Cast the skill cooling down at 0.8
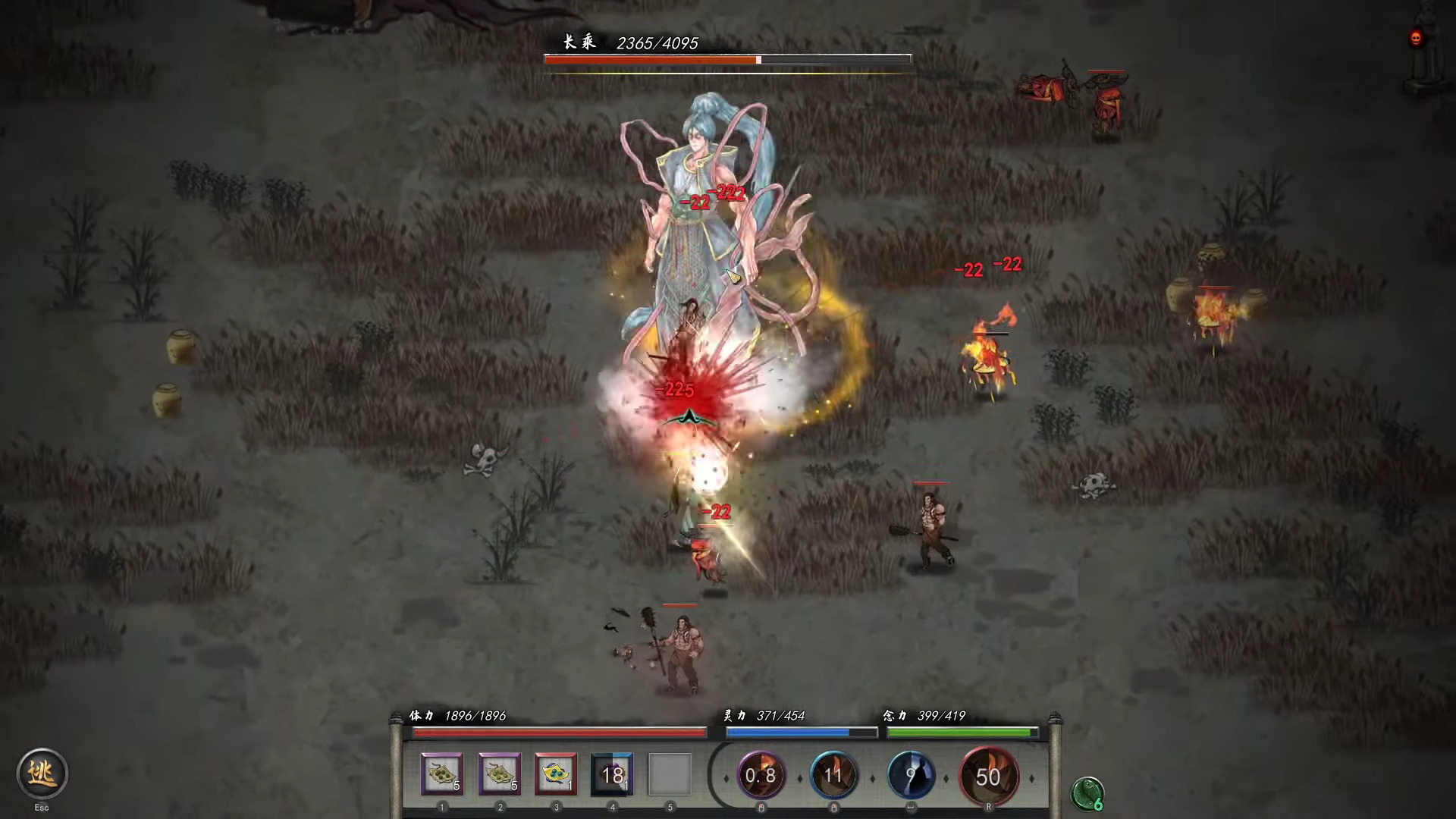1456x819 pixels. pos(761,776)
